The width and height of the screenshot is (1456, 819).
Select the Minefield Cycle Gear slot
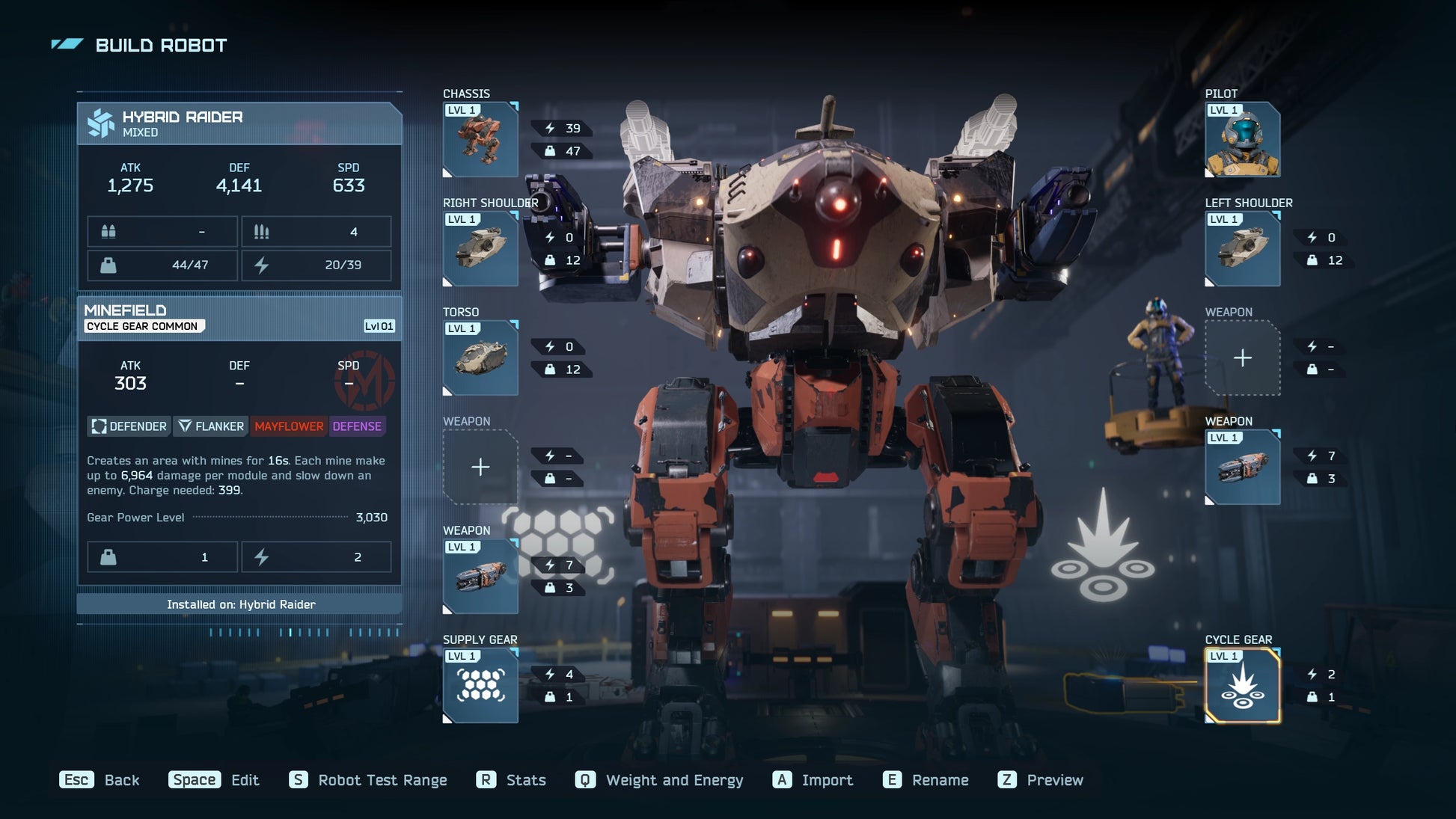tap(1242, 686)
